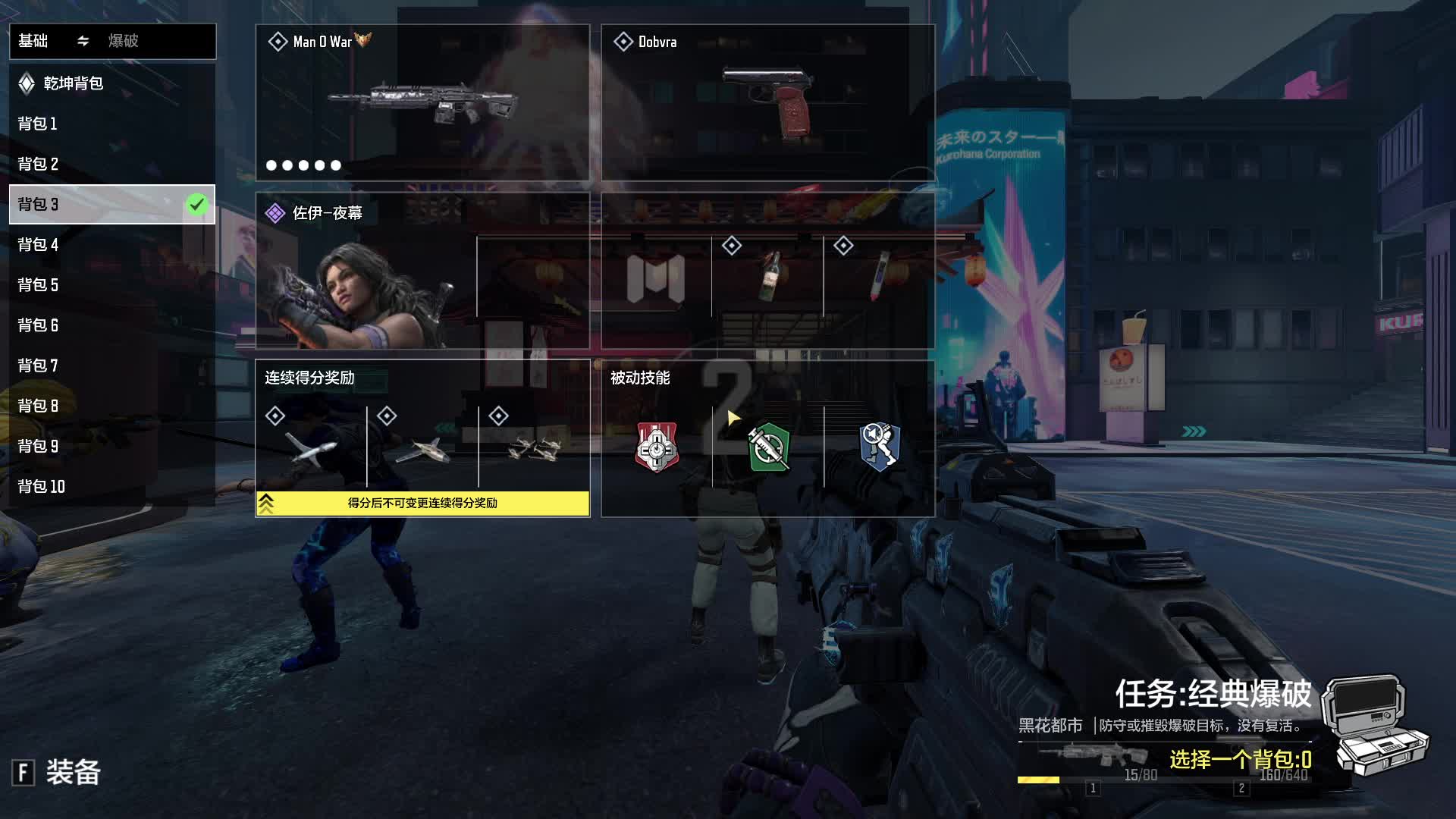Select the 基础 loadout mode
The height and width of the screenshot is (819, 1456).
[33, 41]
